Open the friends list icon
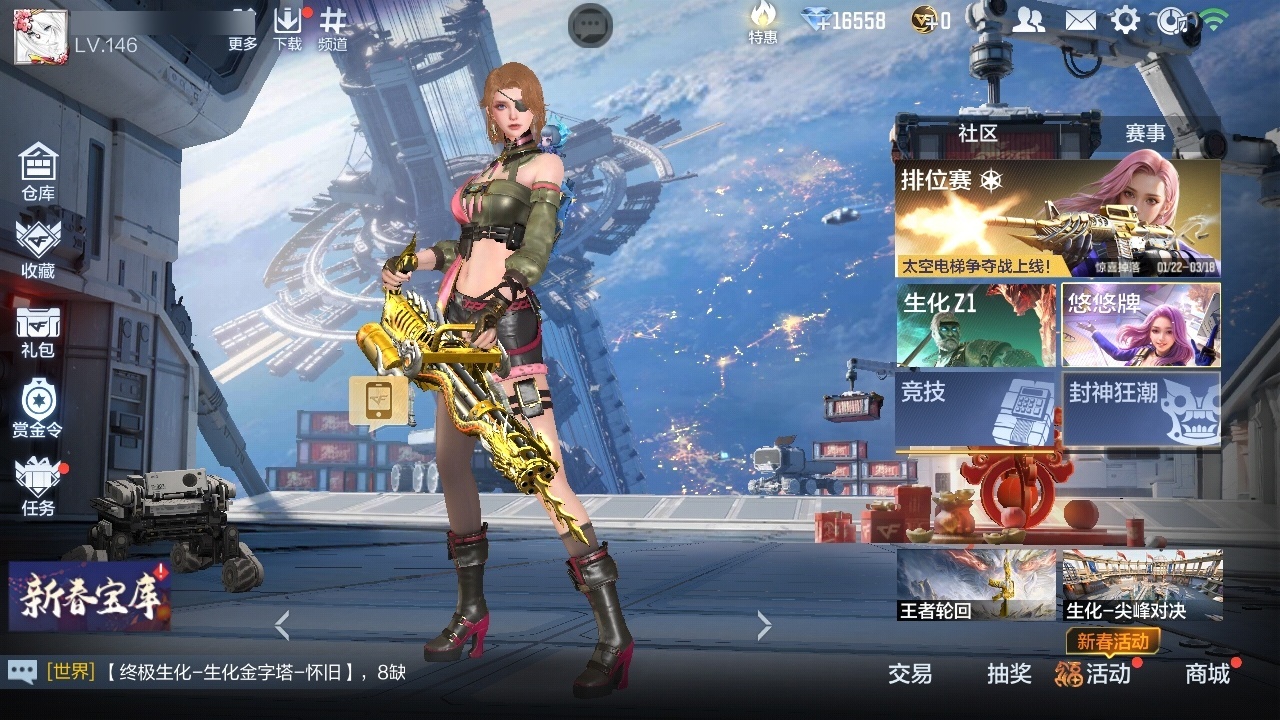Screen dimensions: 1280x720 (x=1029, y=20)
